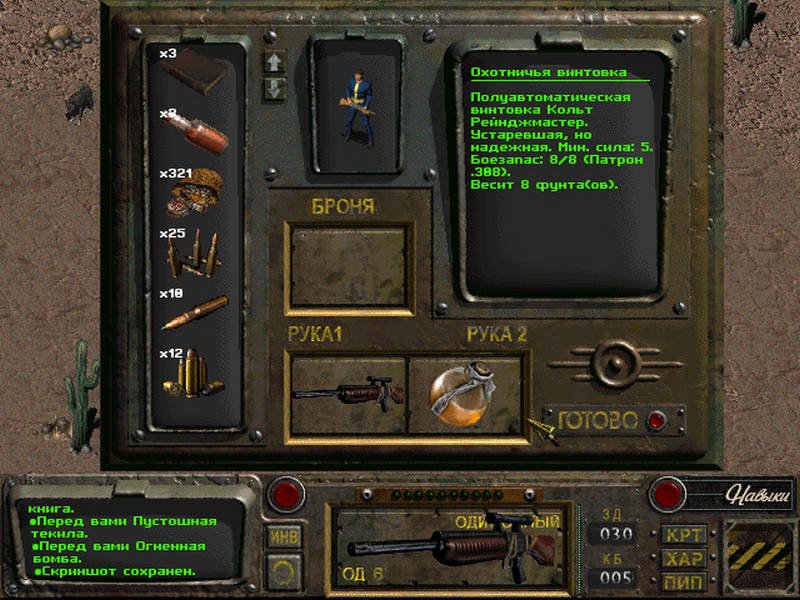Open the Pip-Boy with ПИП button

[x=684, y=581]
